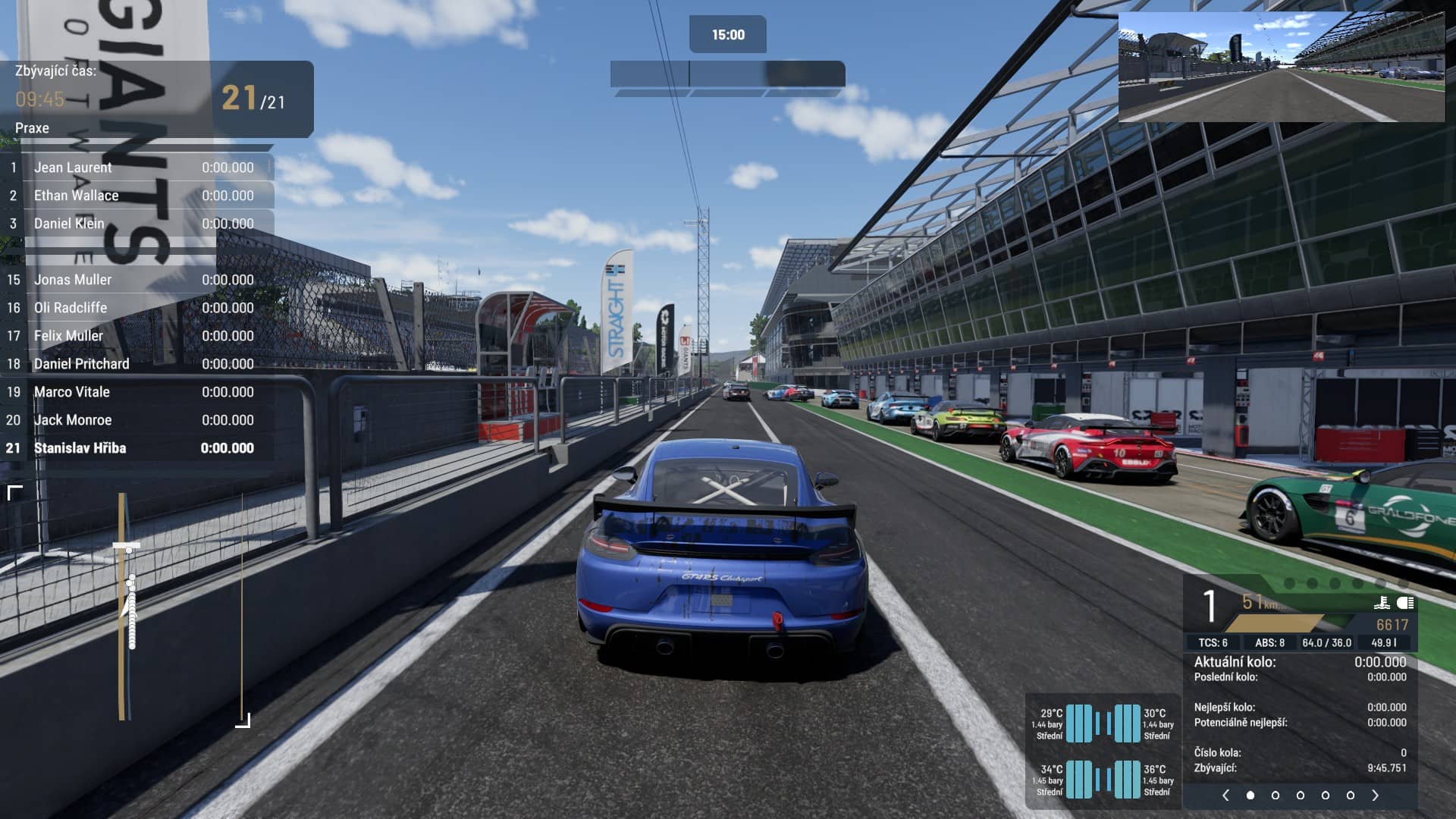1456x819 pixels.
Task: Select Jean Laurent in the standings list
Action: tap(136, 168)
